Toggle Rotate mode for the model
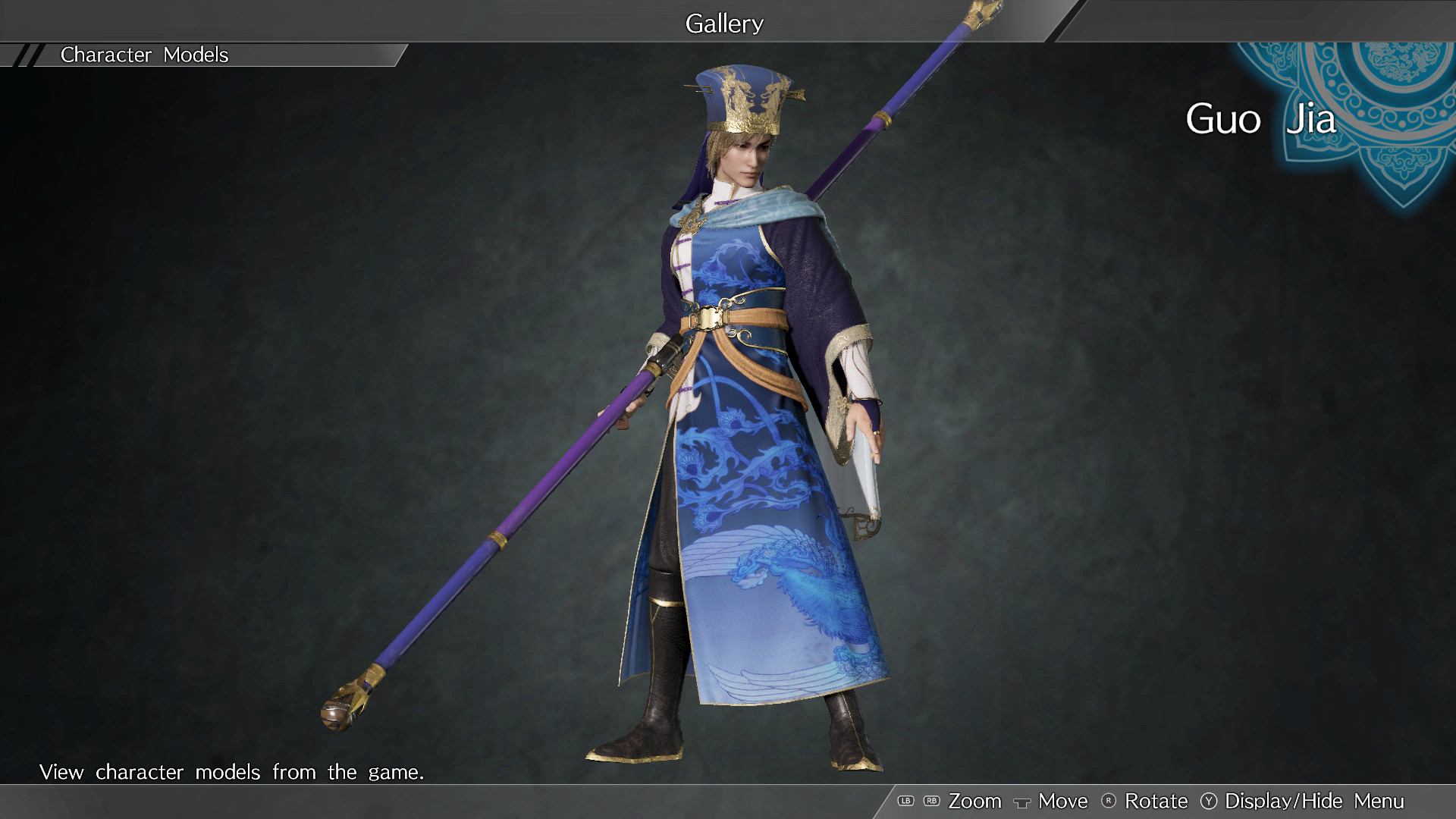Screen dimensions: 1456x819 (1156, 801)
